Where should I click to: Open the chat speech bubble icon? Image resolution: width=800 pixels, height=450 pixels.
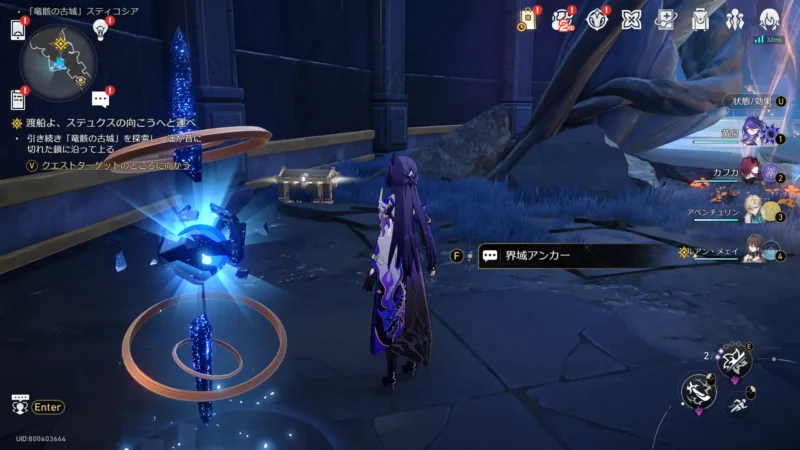(100, 98)
